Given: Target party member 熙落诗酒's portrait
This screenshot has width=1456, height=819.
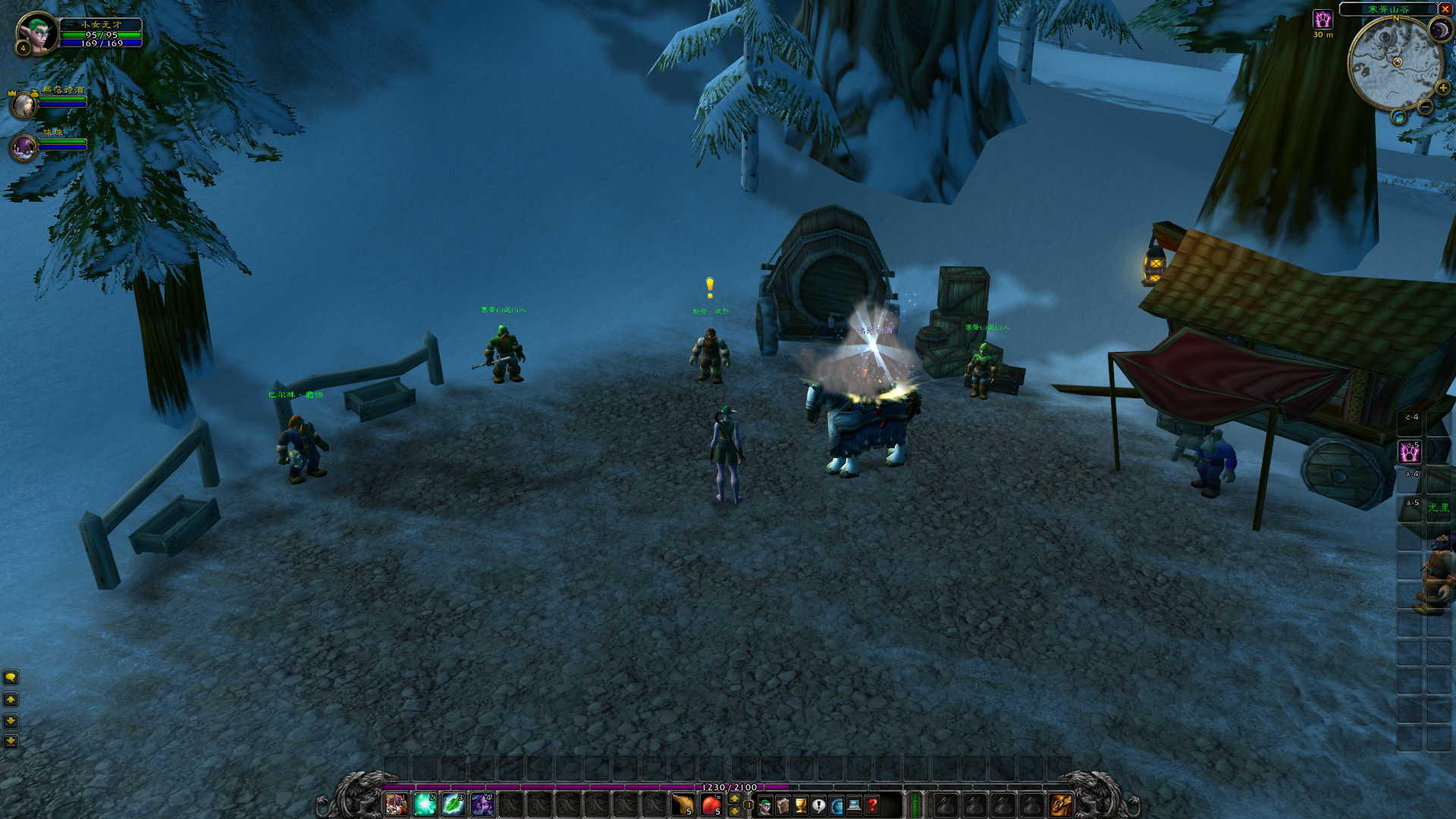Looking at the screenshot, I should [24, 105].
